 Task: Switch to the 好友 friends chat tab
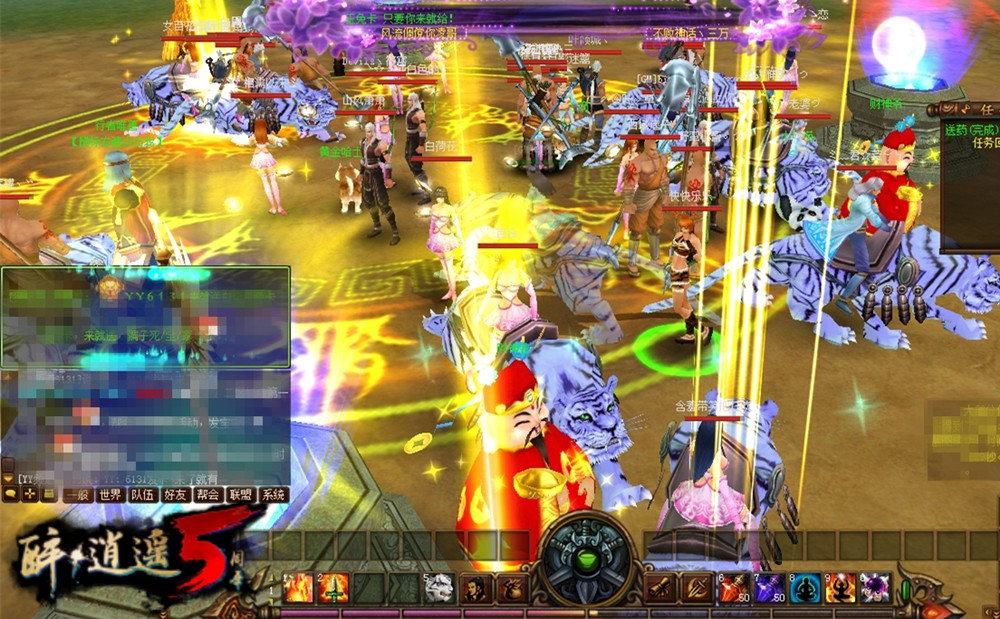click(176, 494)
